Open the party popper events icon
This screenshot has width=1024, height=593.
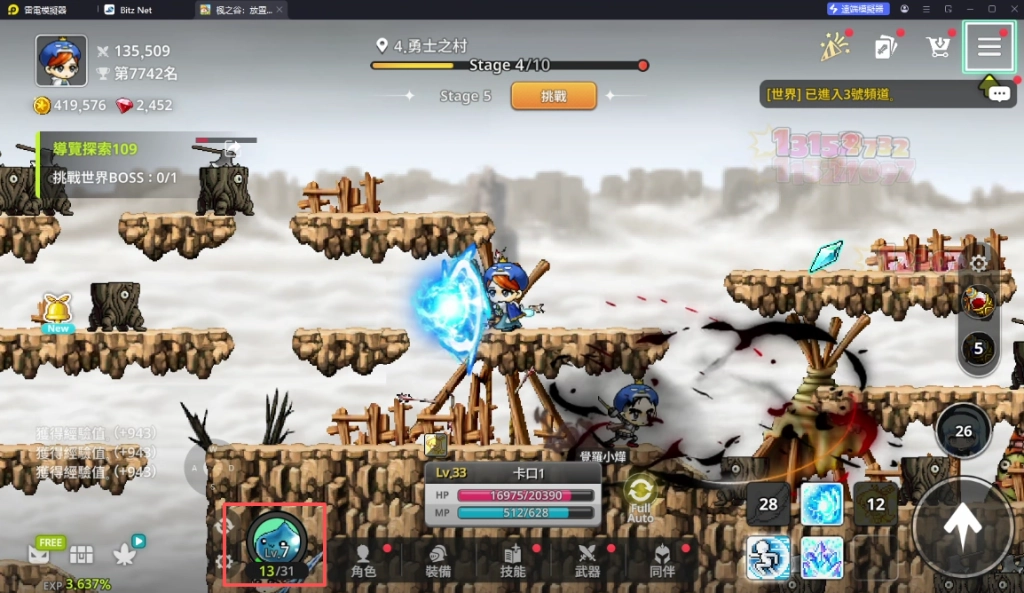click(x=833, y=47)
